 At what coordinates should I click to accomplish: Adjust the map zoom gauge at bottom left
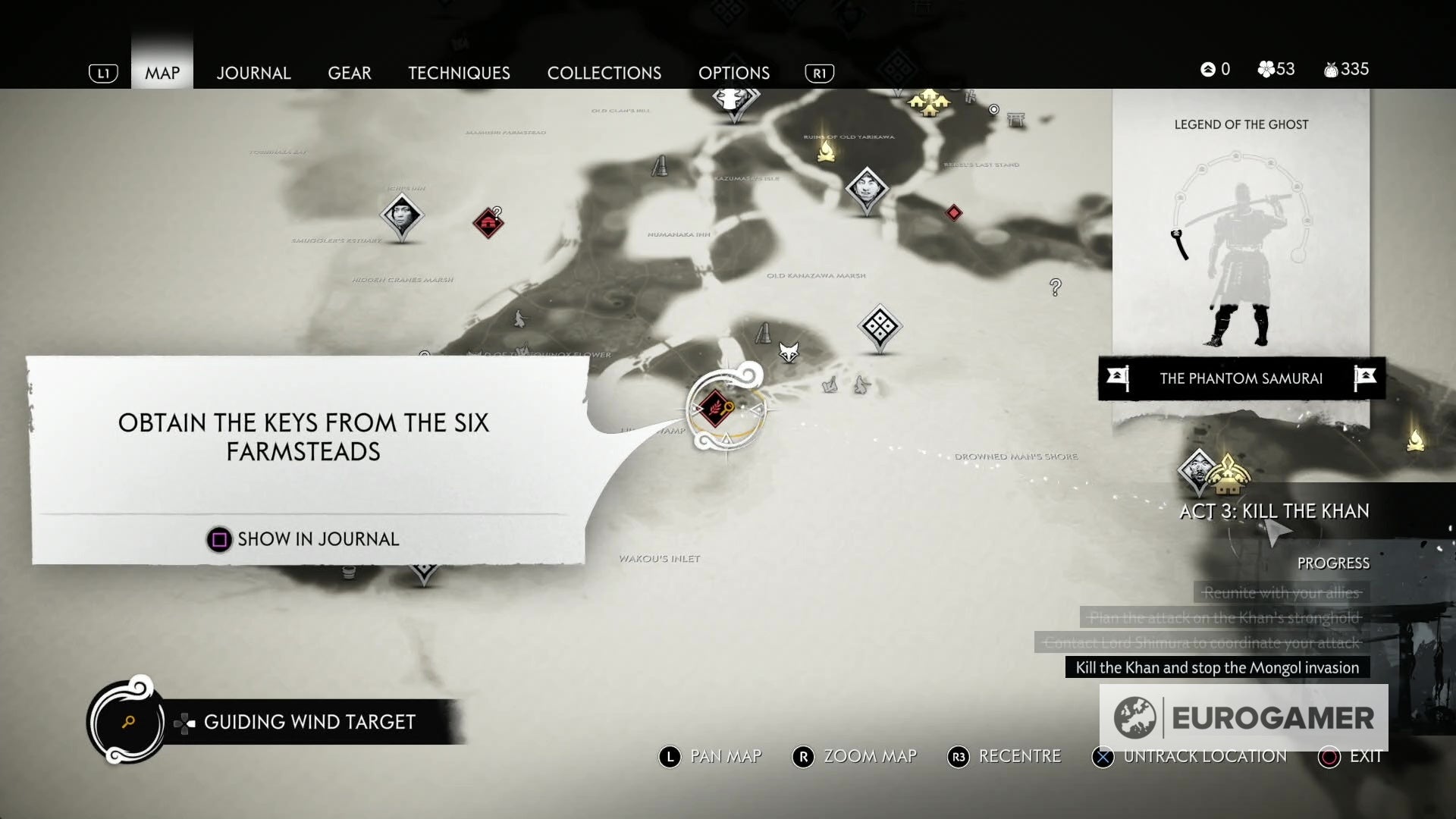click(127, 720)
